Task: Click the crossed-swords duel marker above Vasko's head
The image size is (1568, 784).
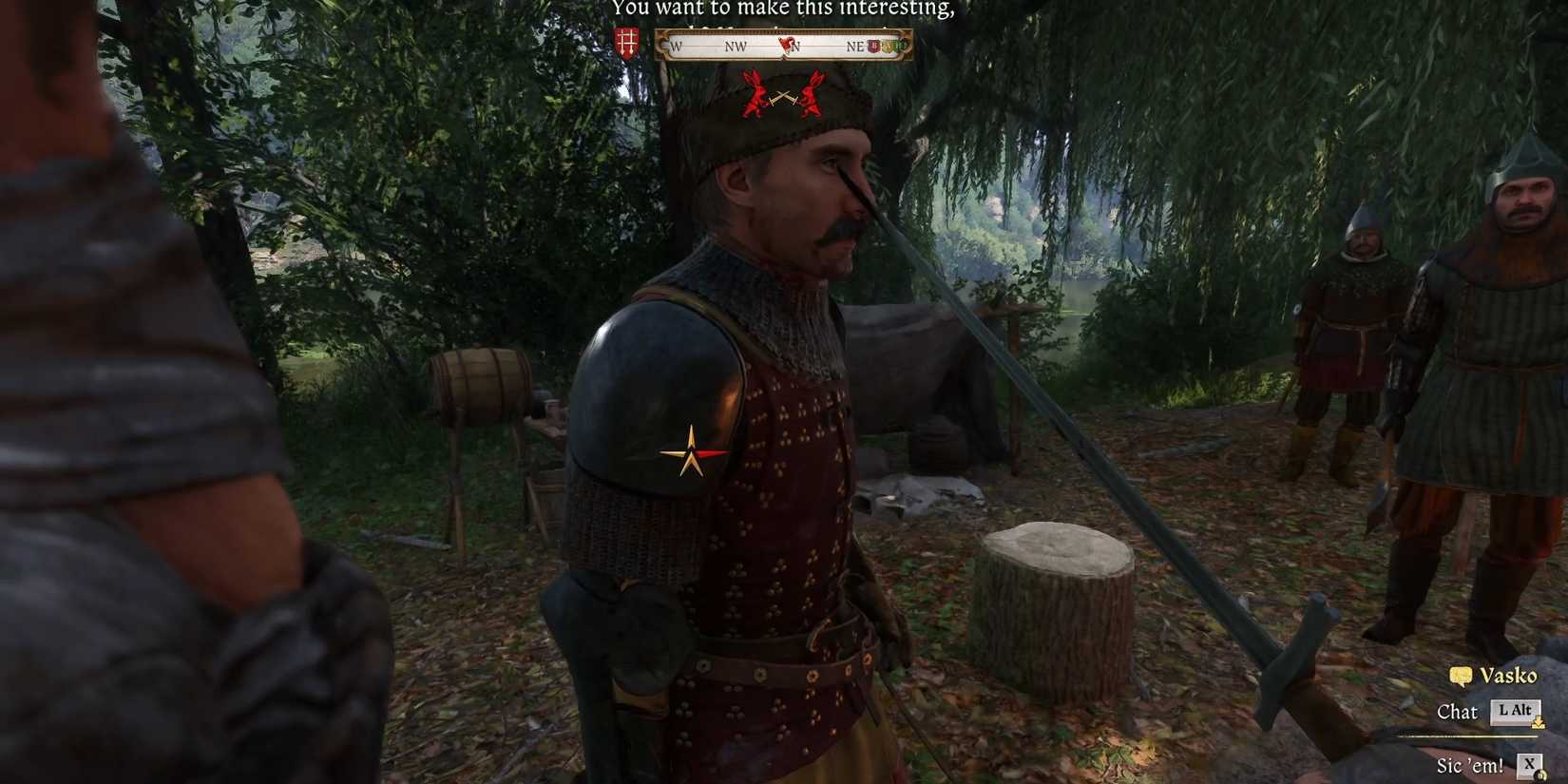Action: pyautogui.click(x=781, y=100)
